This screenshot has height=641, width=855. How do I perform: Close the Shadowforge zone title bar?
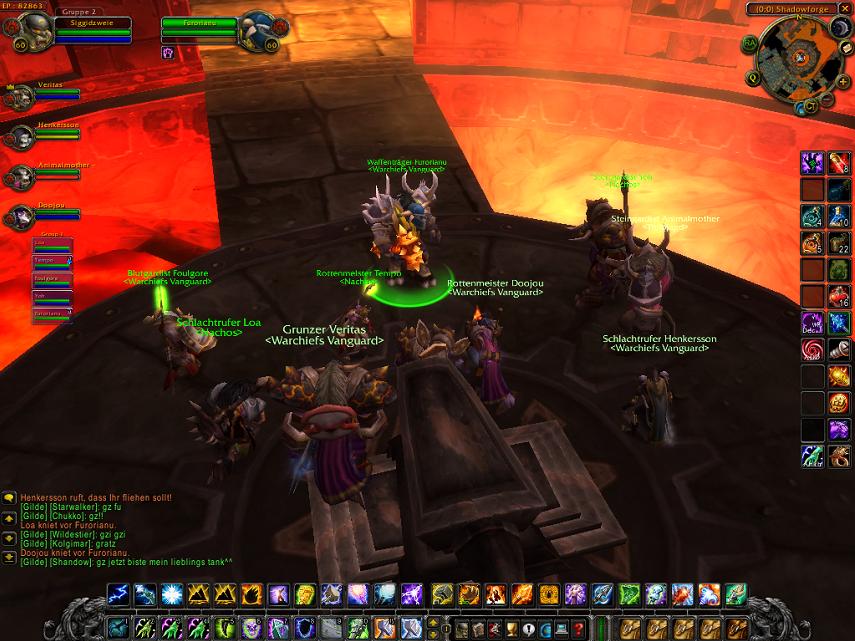pos(845,9)
